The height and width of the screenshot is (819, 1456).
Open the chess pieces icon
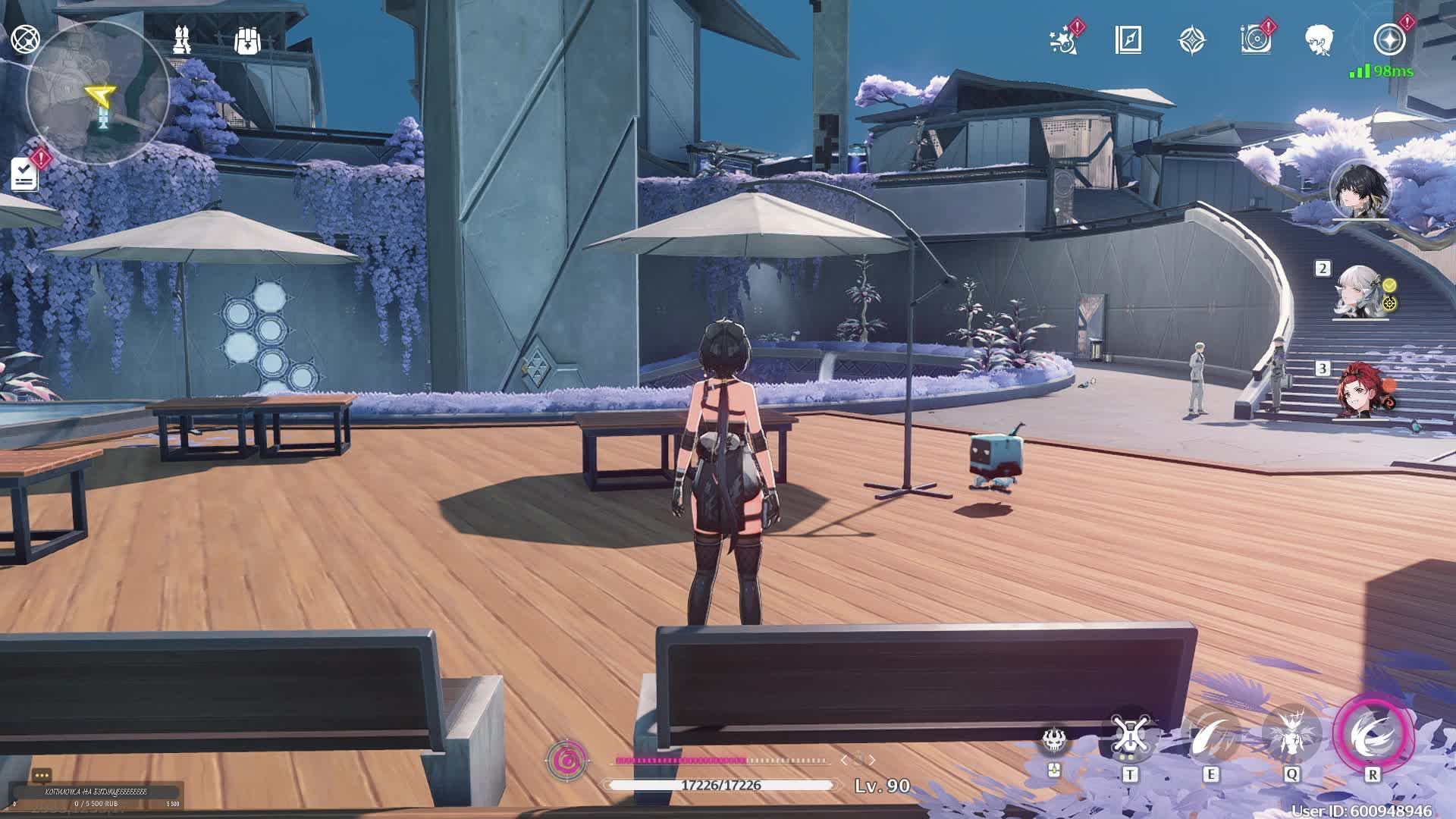tap(181, 39)
